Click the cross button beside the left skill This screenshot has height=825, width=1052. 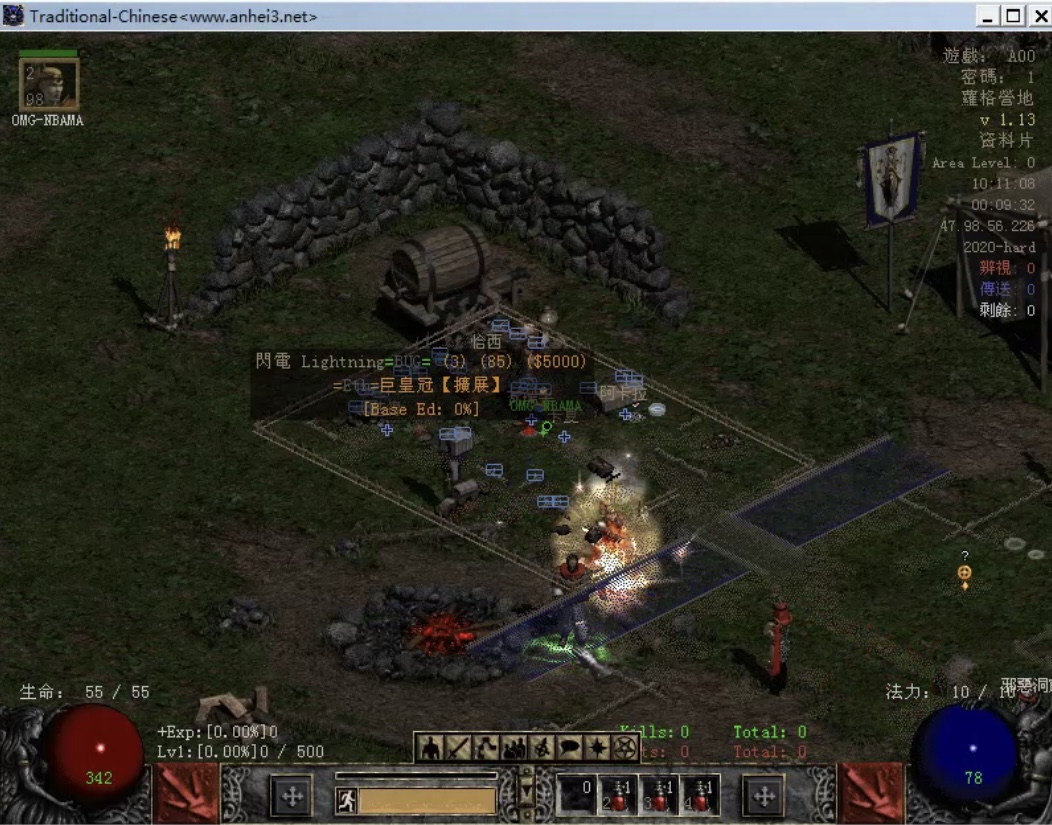coord(292,796)
